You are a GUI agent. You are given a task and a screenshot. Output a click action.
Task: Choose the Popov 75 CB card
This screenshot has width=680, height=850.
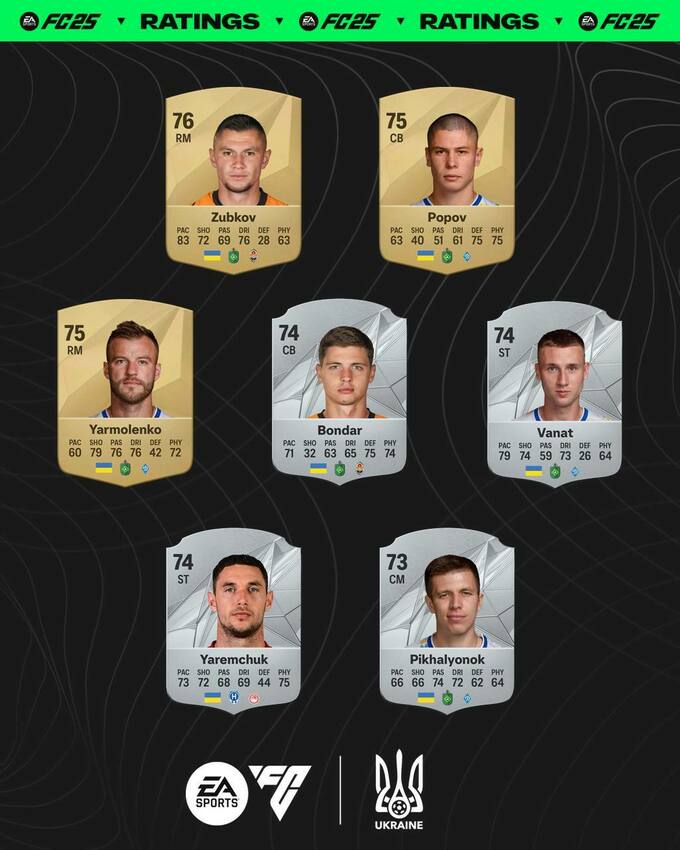pos(446,180)
